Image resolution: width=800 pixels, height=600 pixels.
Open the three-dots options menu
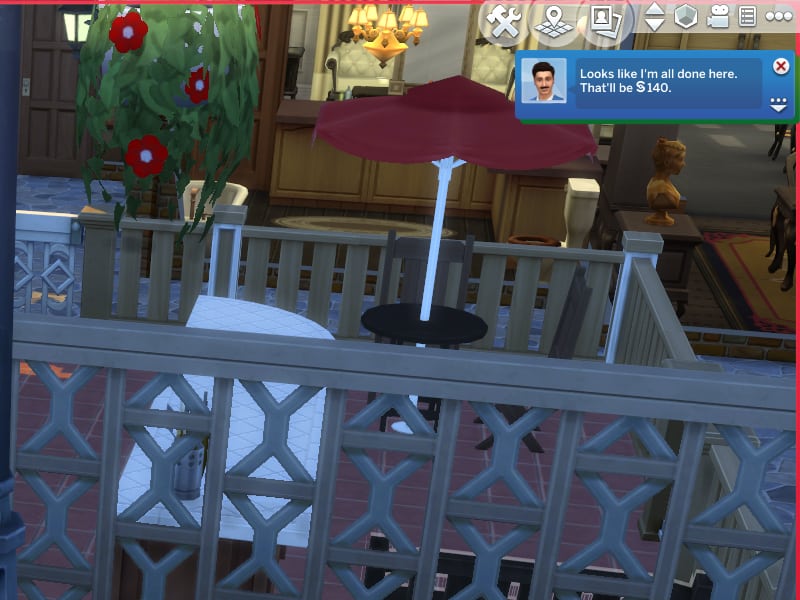coord(778,17)
